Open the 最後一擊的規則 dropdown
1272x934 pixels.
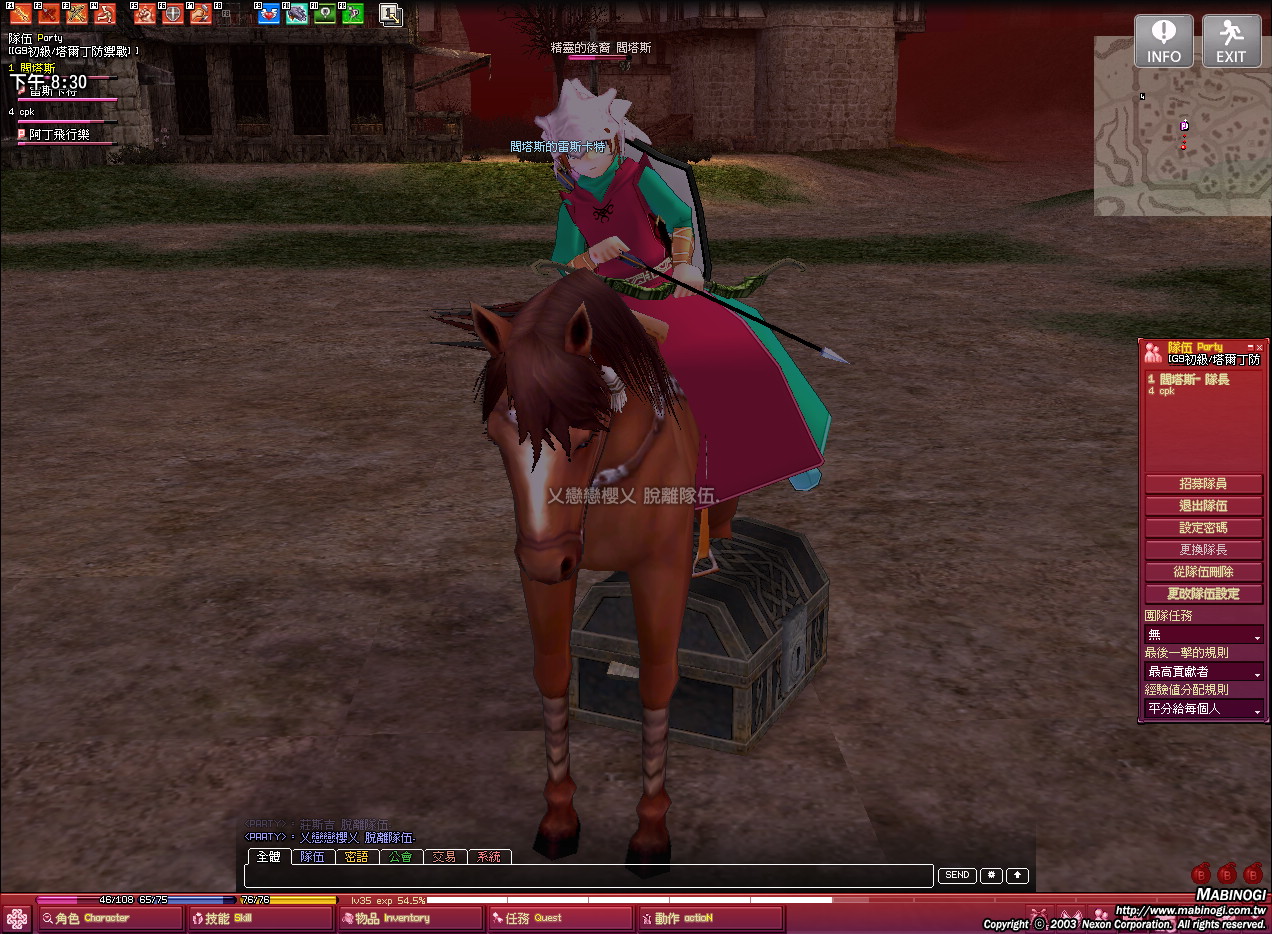[1204, 672]
